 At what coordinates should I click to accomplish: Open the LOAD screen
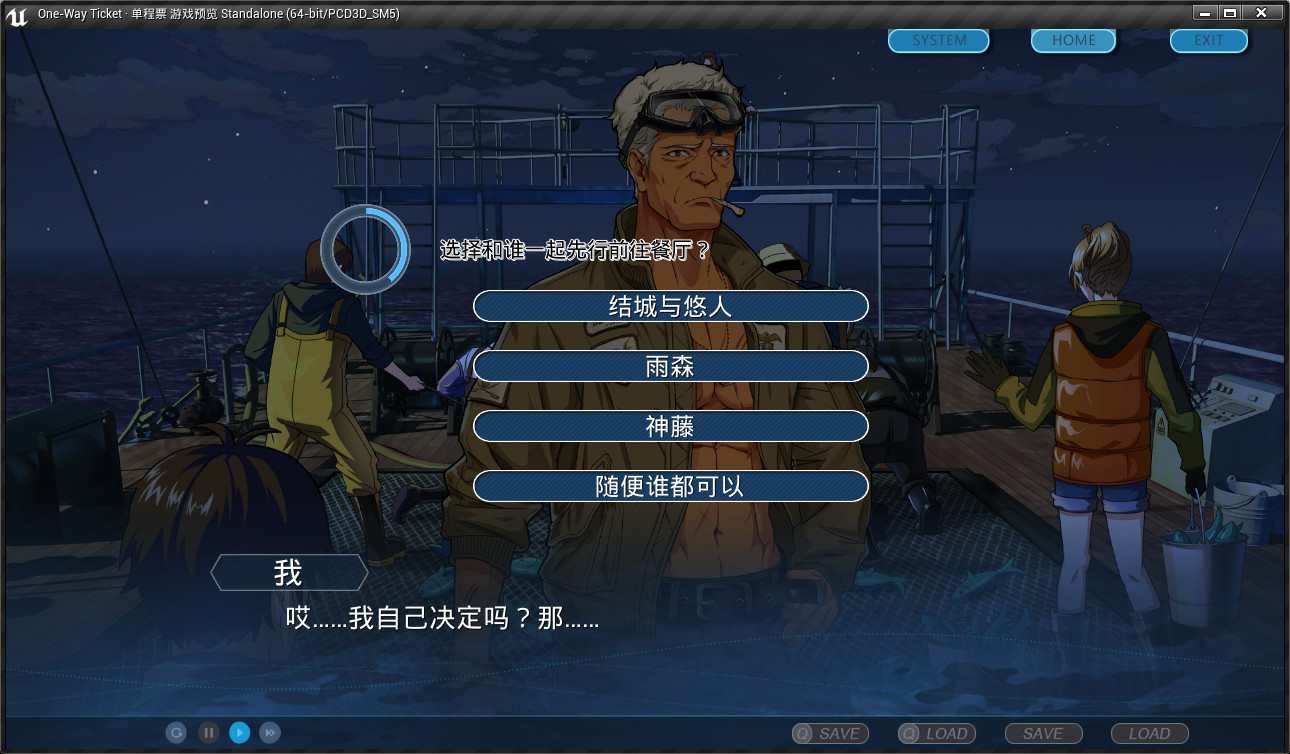[x=1148, y=733]
